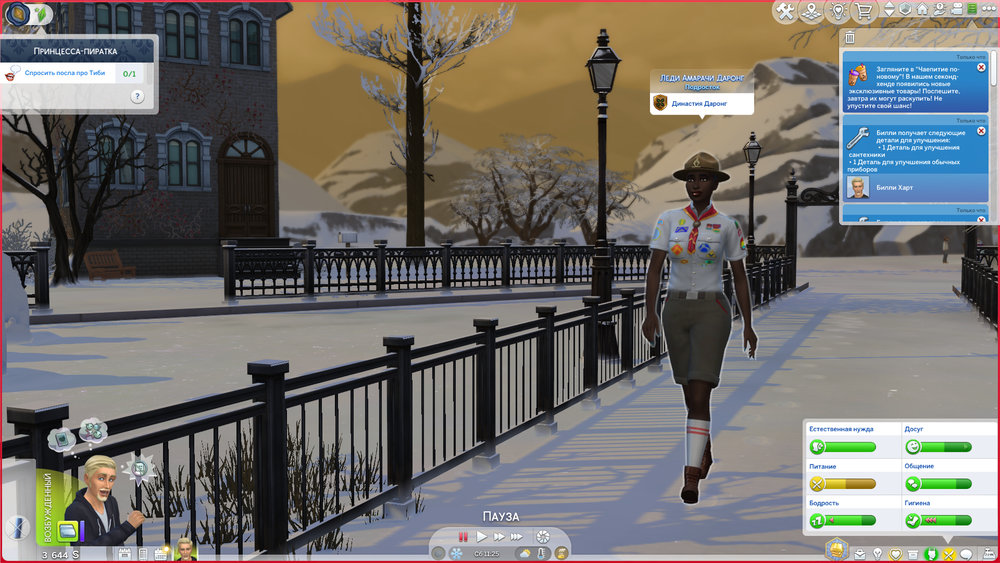
Task: Click the help question mark in quest panel
Action: [137, 96]
